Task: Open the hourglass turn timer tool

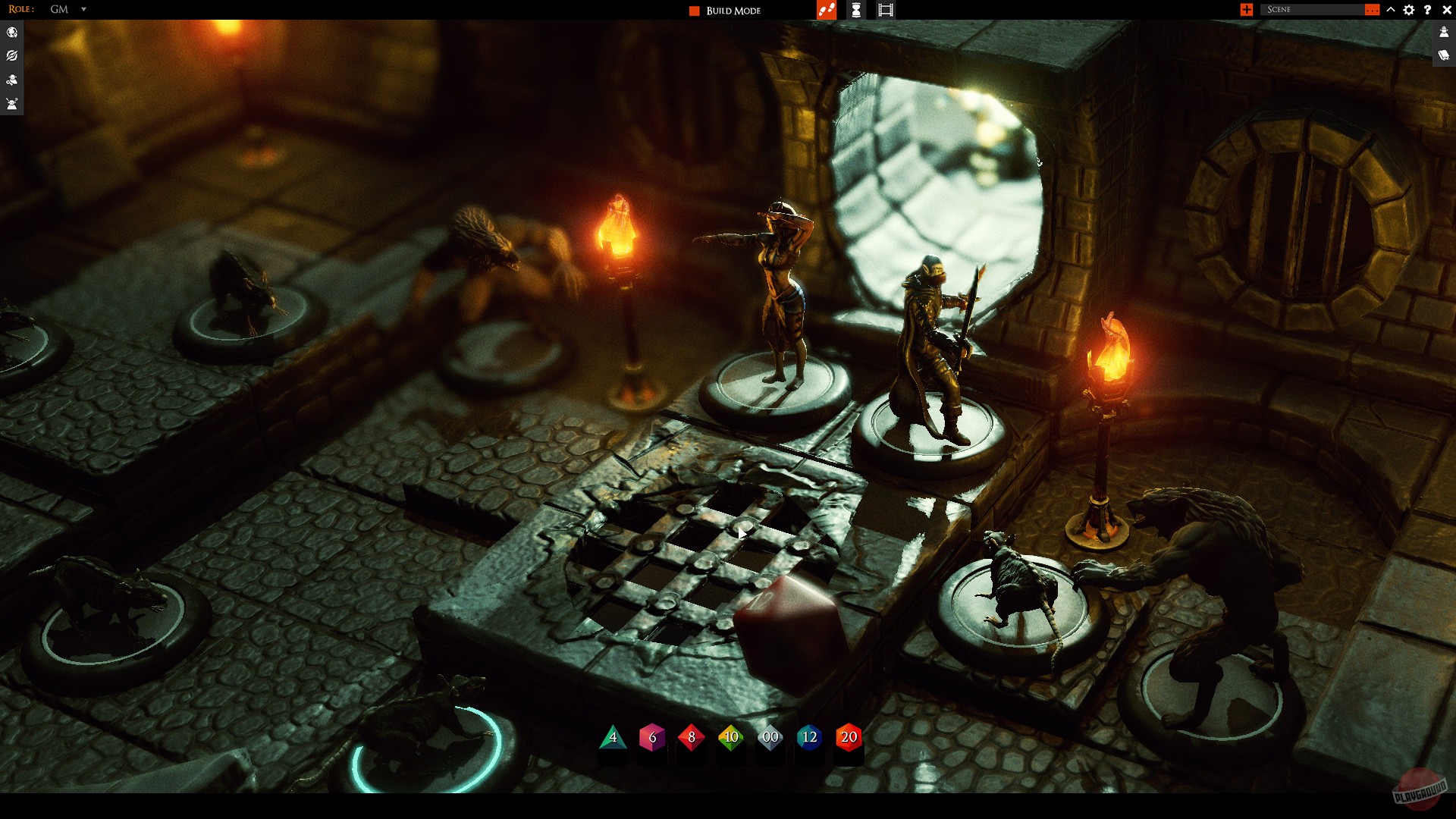Action: coord(855,10)
